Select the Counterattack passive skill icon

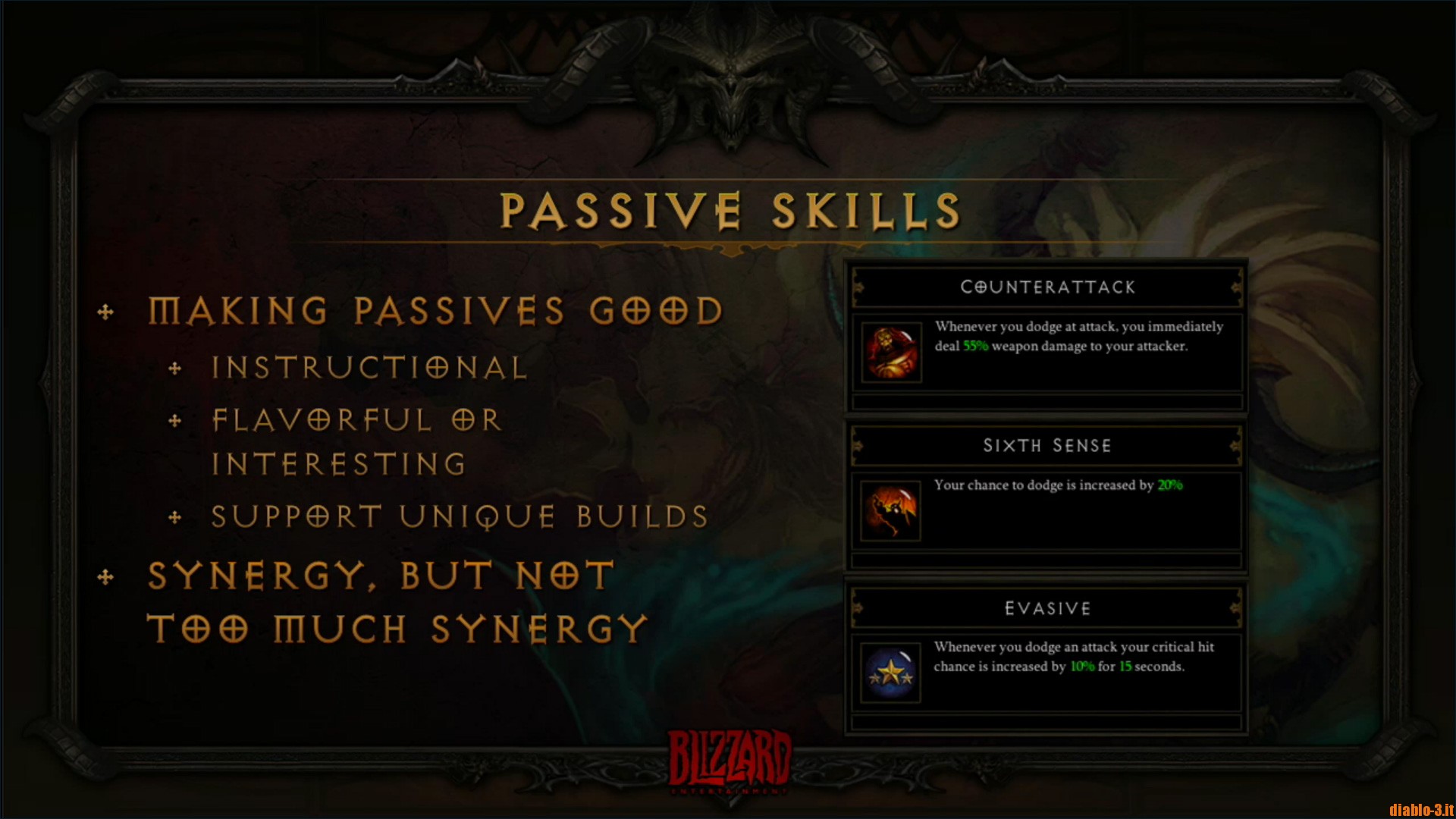[x=892, y=353]
